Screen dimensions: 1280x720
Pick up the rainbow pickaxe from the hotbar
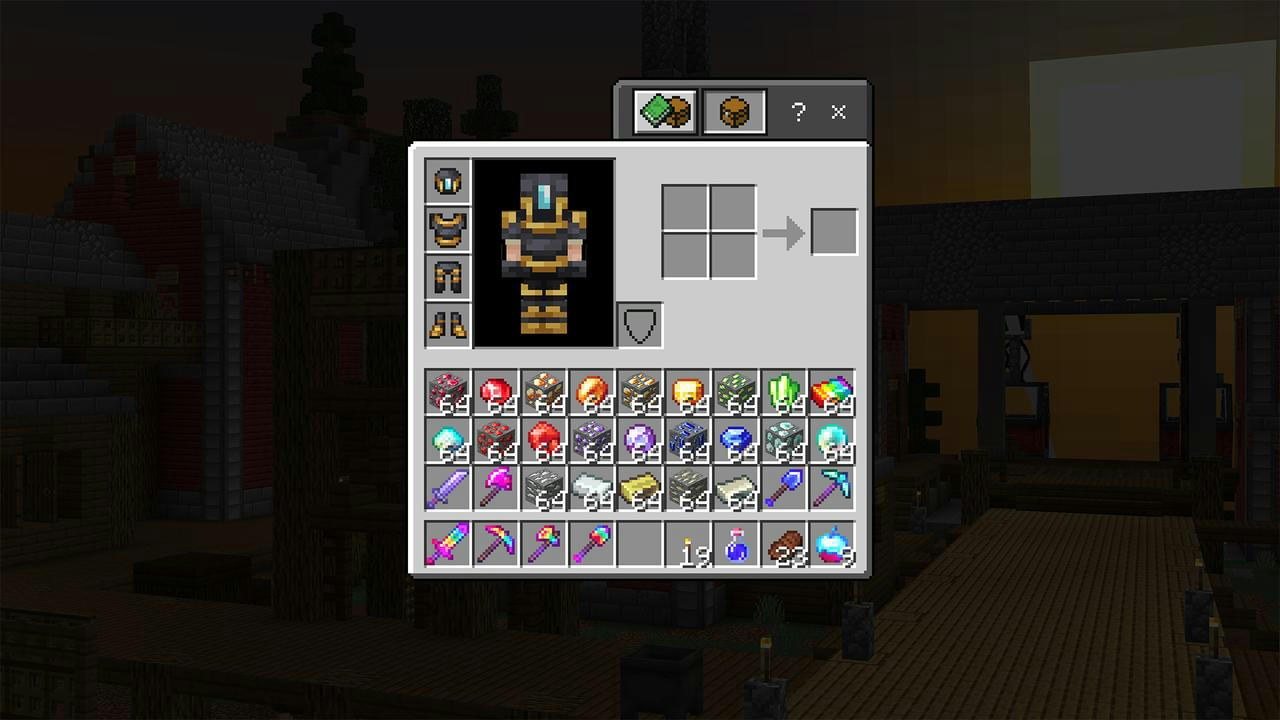point(495,545)
